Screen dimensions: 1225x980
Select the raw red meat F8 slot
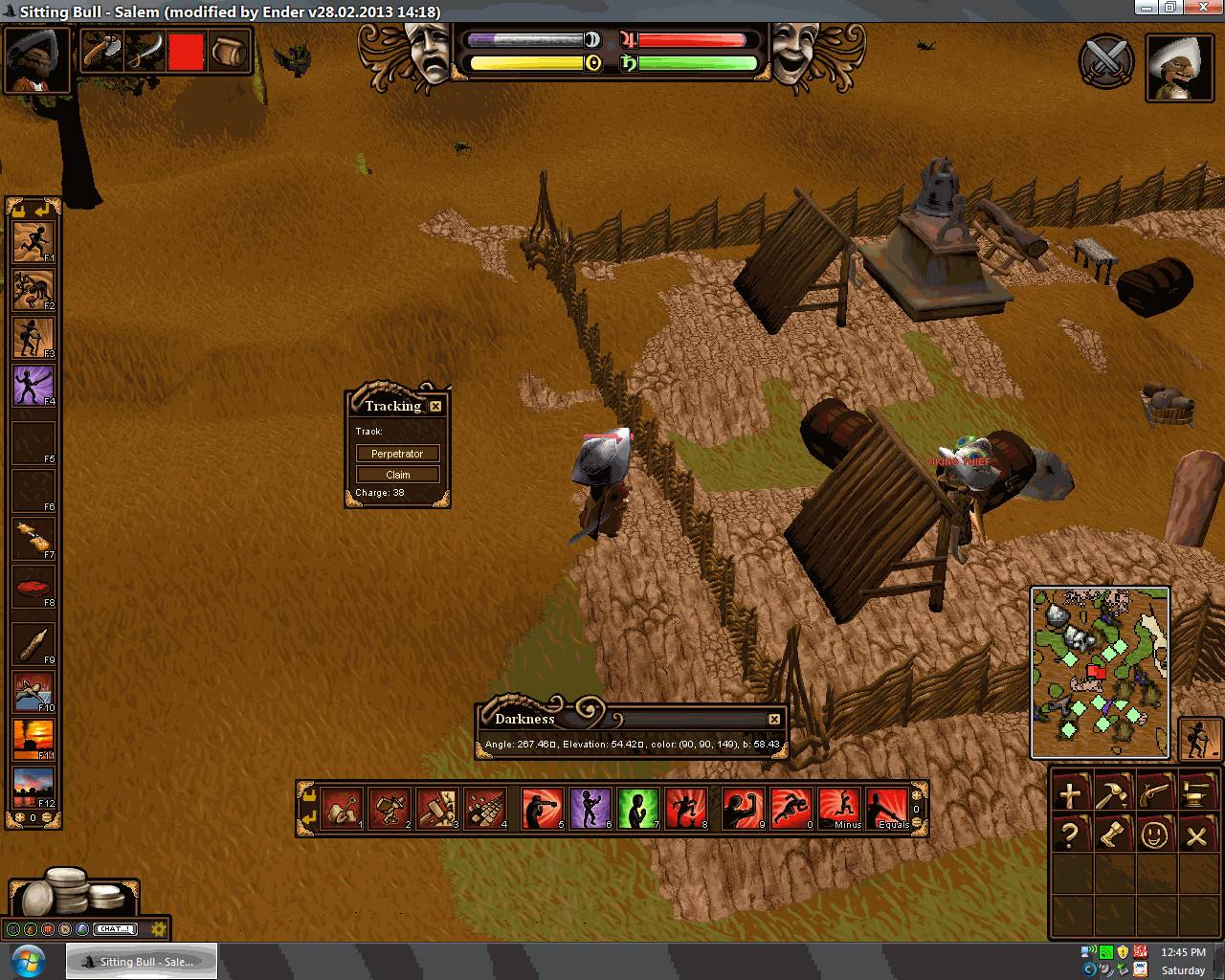[33, 587]
